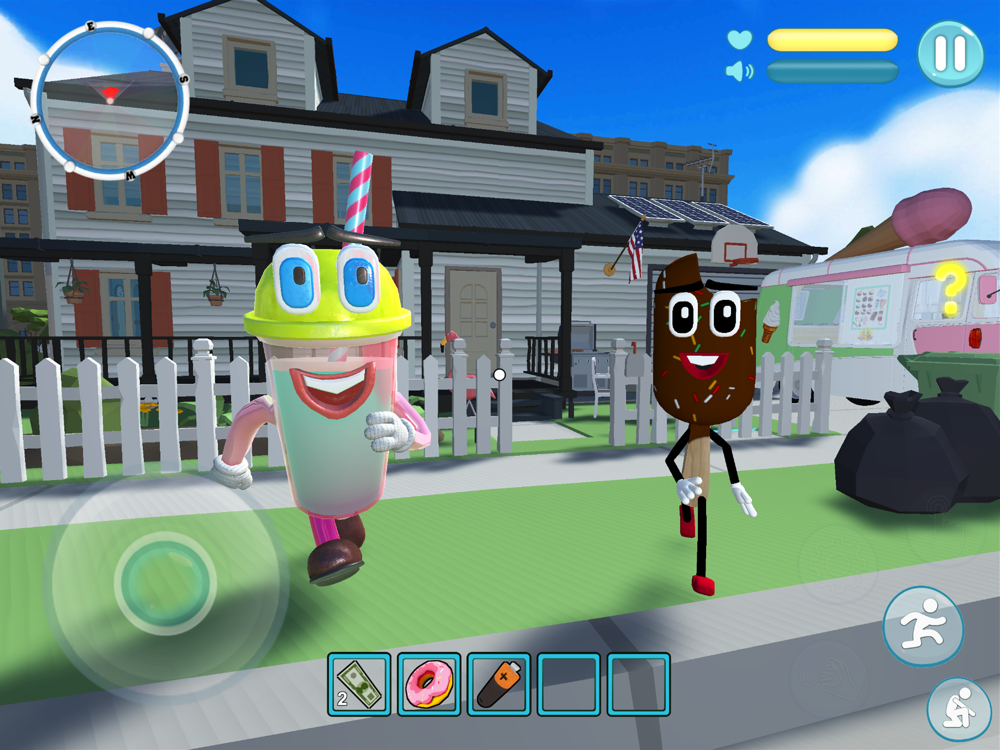The image size is (1000, 750).
Task: Select the cash slot in the hotbar
Action: tap(359, 684)
